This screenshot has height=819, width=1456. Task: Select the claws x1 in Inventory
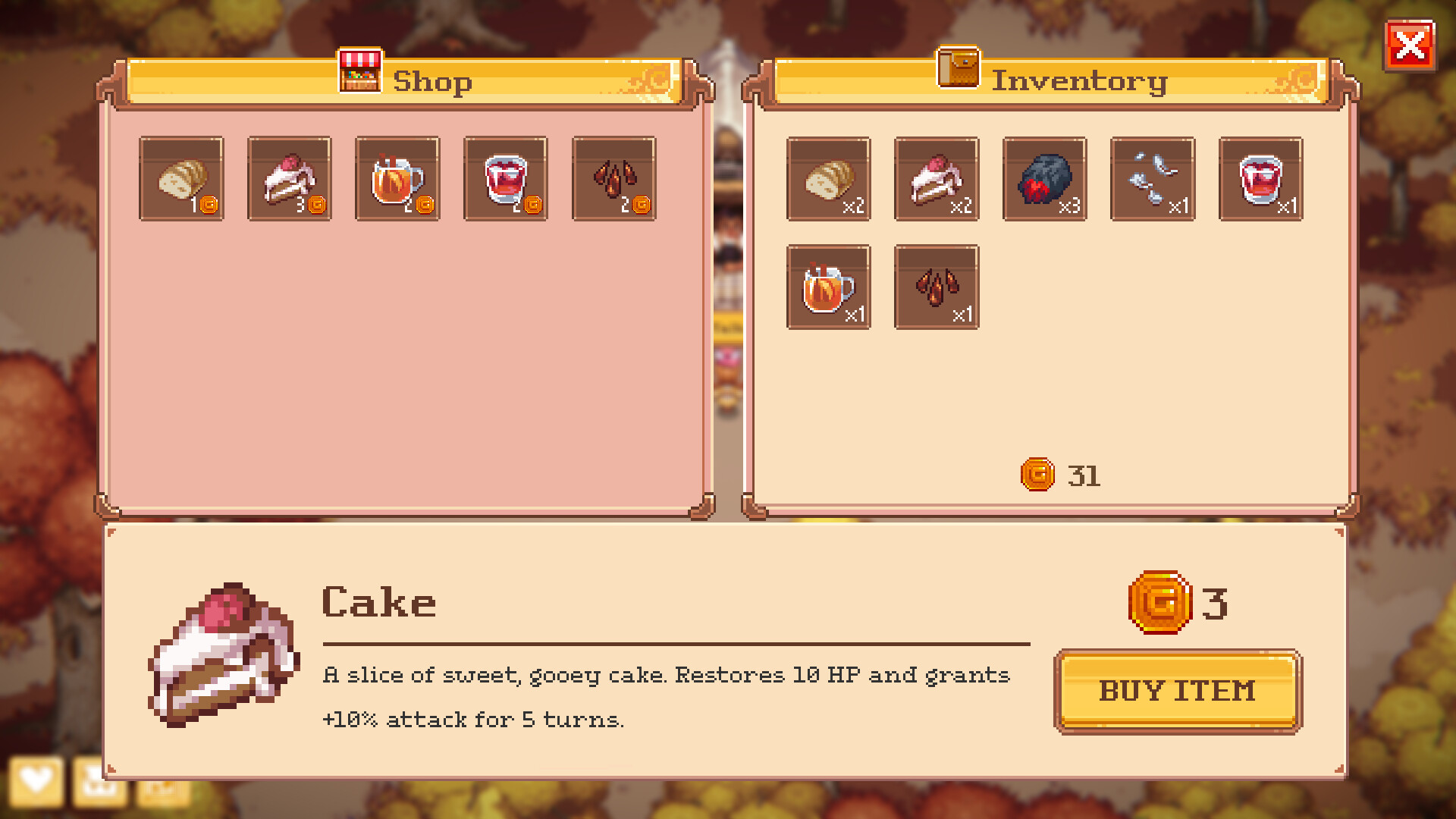[x=936, y=287]
